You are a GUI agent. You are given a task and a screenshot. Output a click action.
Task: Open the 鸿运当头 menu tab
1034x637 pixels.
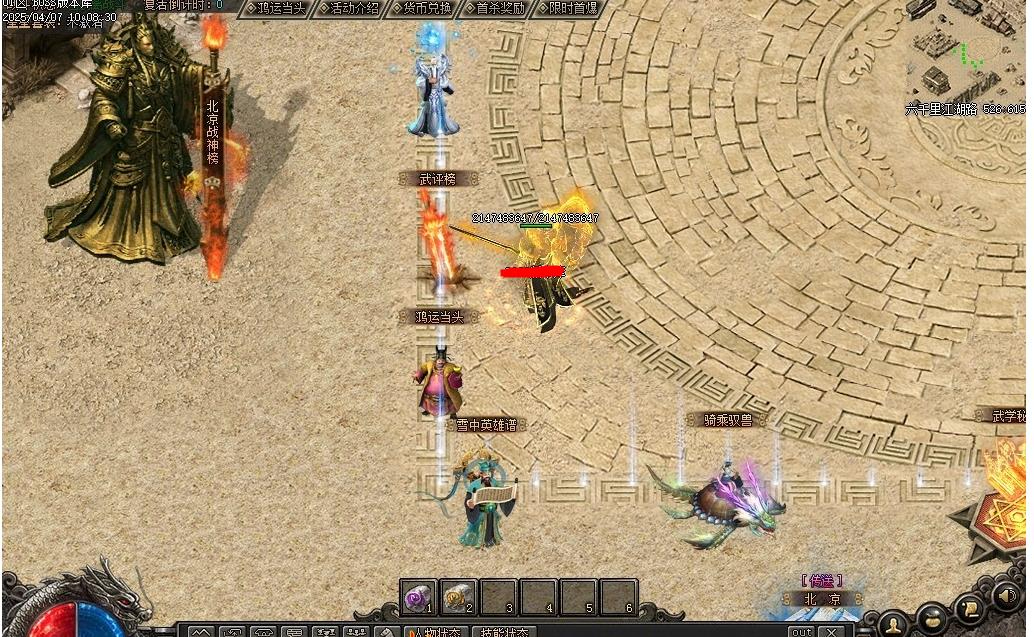[x=279, y=8]
